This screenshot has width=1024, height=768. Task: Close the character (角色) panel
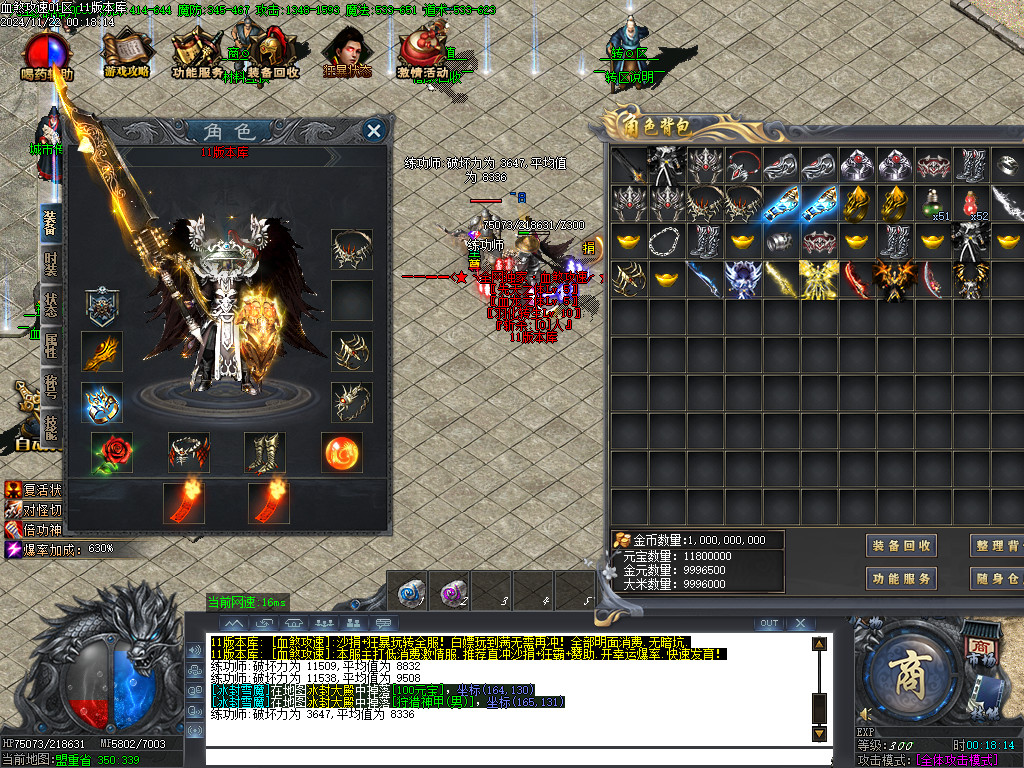pos(374,130)
